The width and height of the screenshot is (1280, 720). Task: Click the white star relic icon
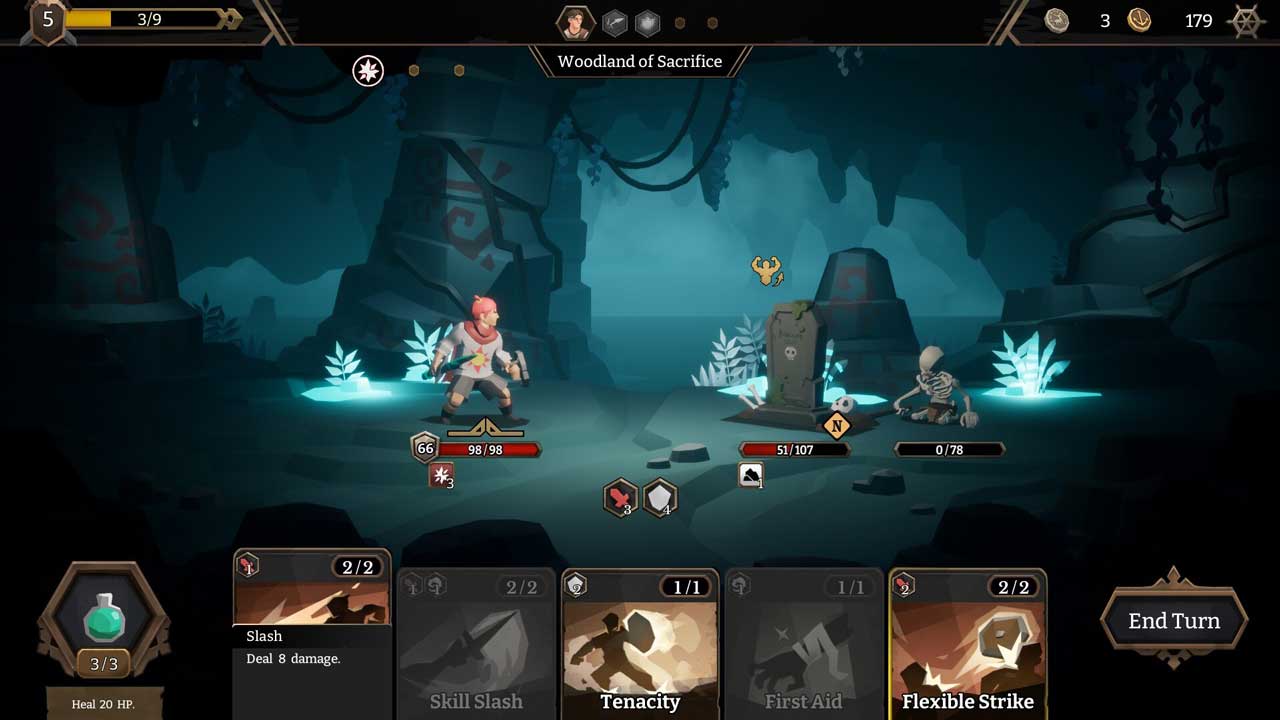tap(368, 70)
